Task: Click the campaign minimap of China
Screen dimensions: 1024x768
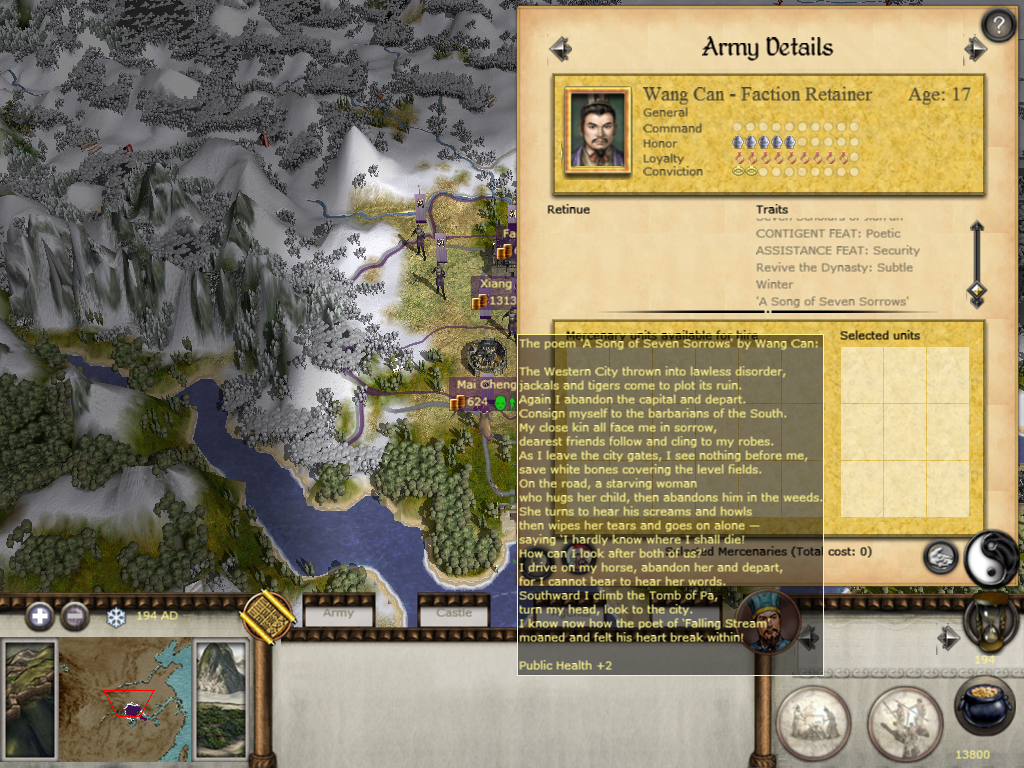Action: [127, 696]
